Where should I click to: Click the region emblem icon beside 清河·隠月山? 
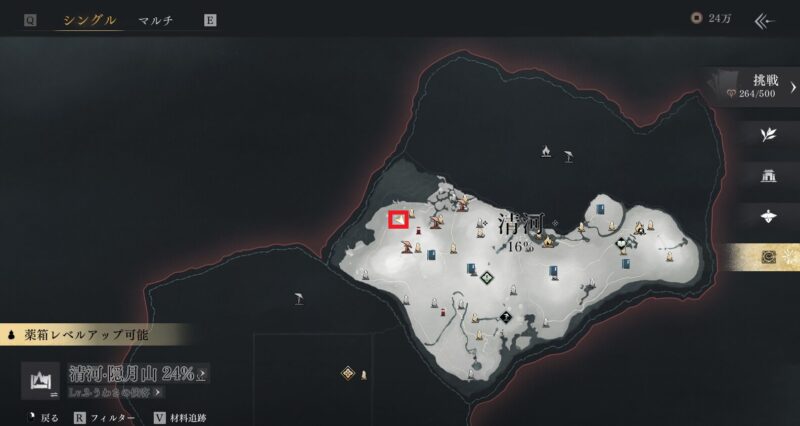click(42, 380)
